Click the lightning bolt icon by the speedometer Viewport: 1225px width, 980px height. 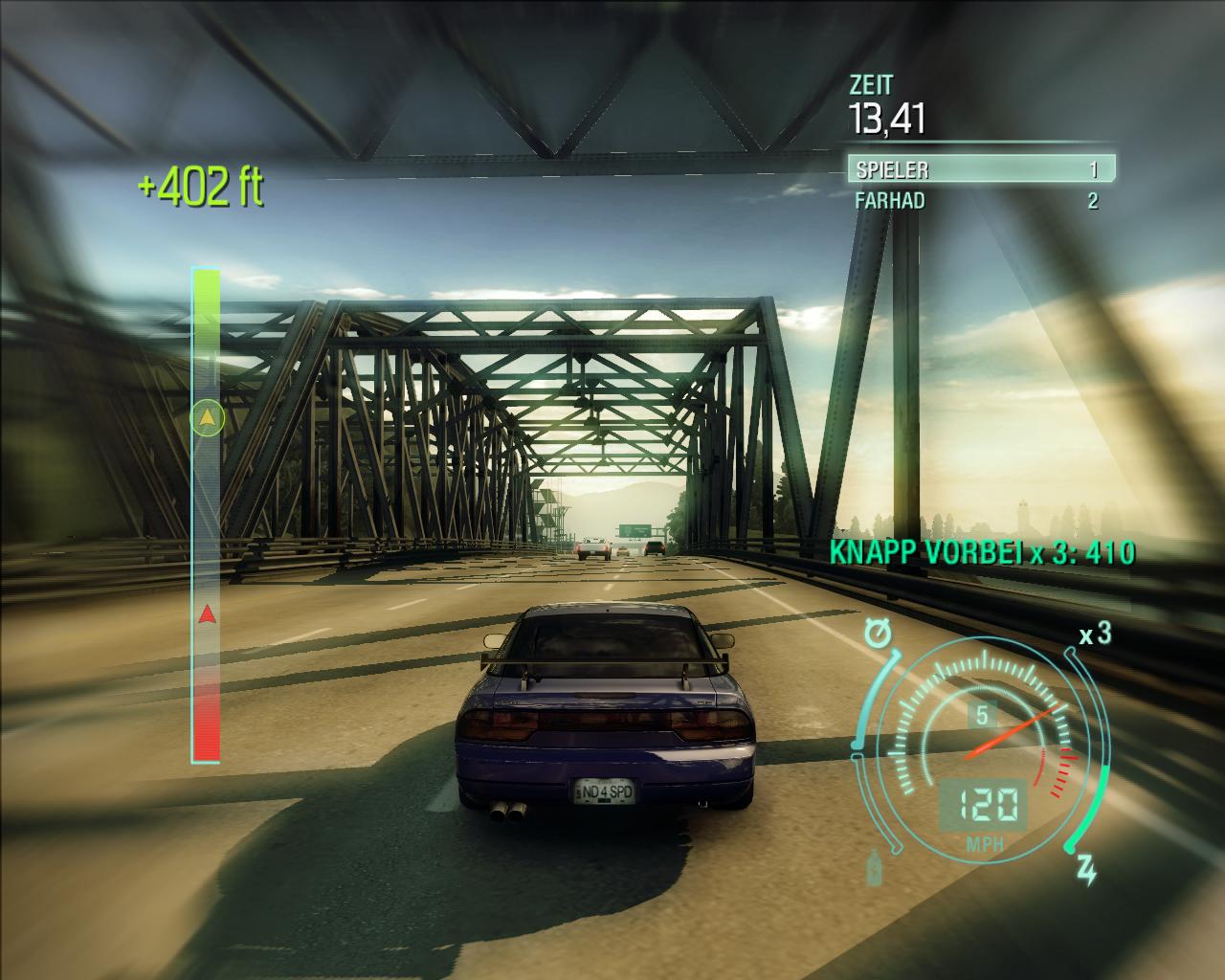click(1086, 871)
